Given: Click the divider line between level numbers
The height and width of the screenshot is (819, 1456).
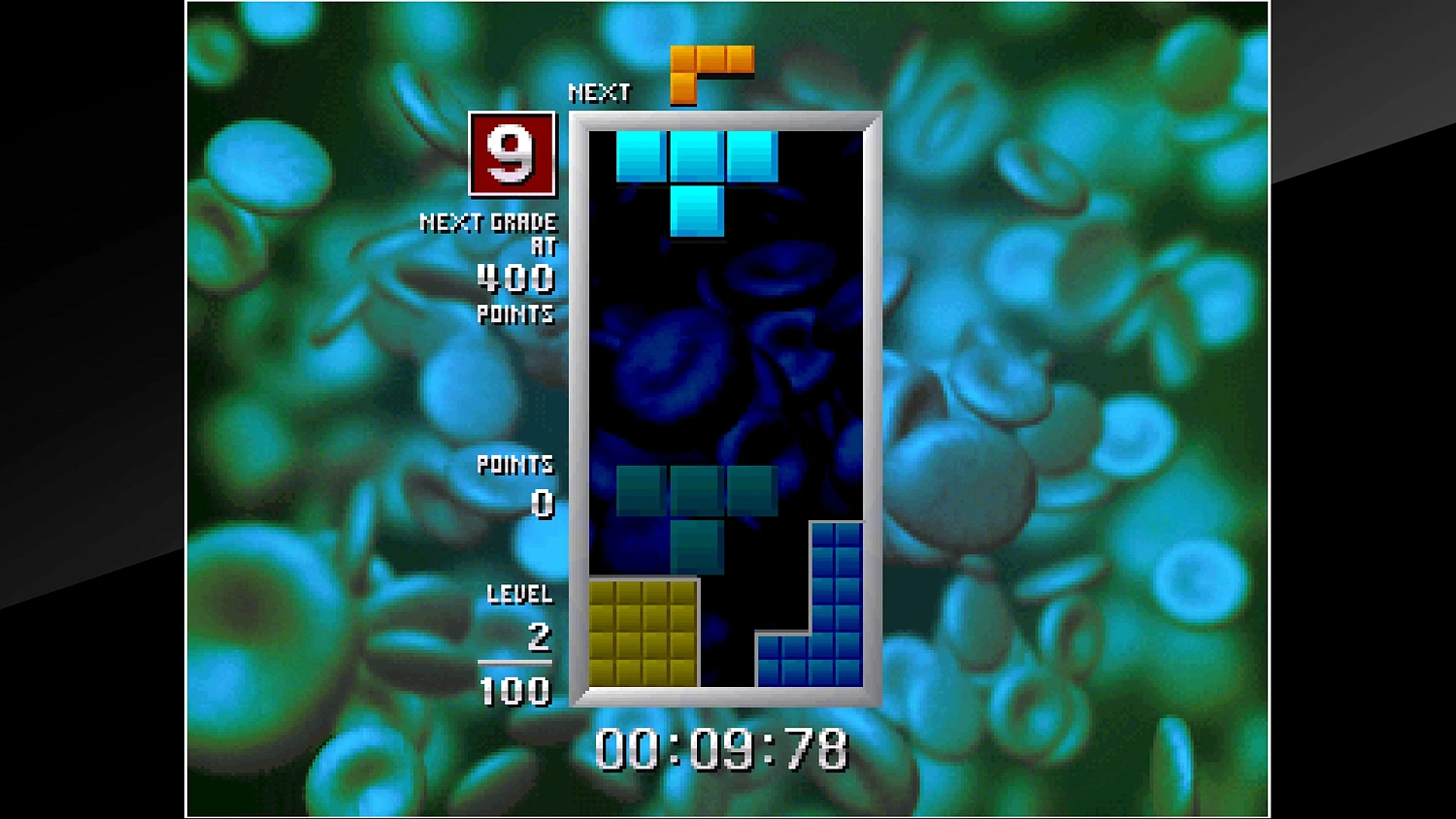Looking at the screenshot, I should [515, 664].
